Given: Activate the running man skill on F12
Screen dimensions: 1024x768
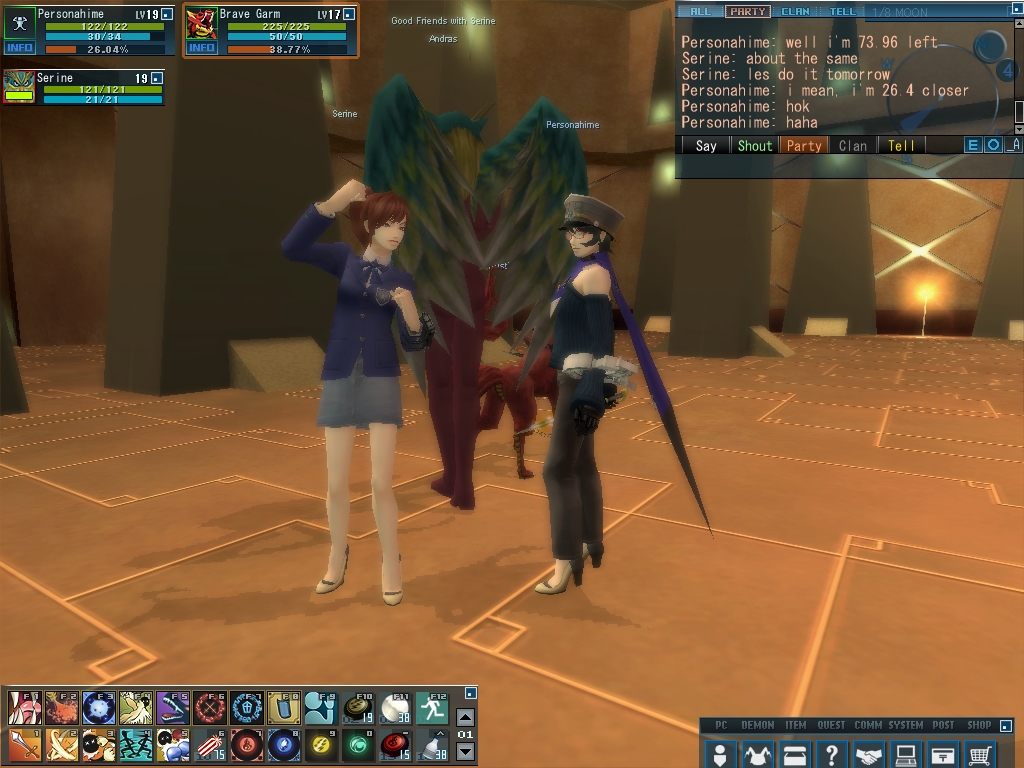Looking at the screenshot, I should coord(431,708).
